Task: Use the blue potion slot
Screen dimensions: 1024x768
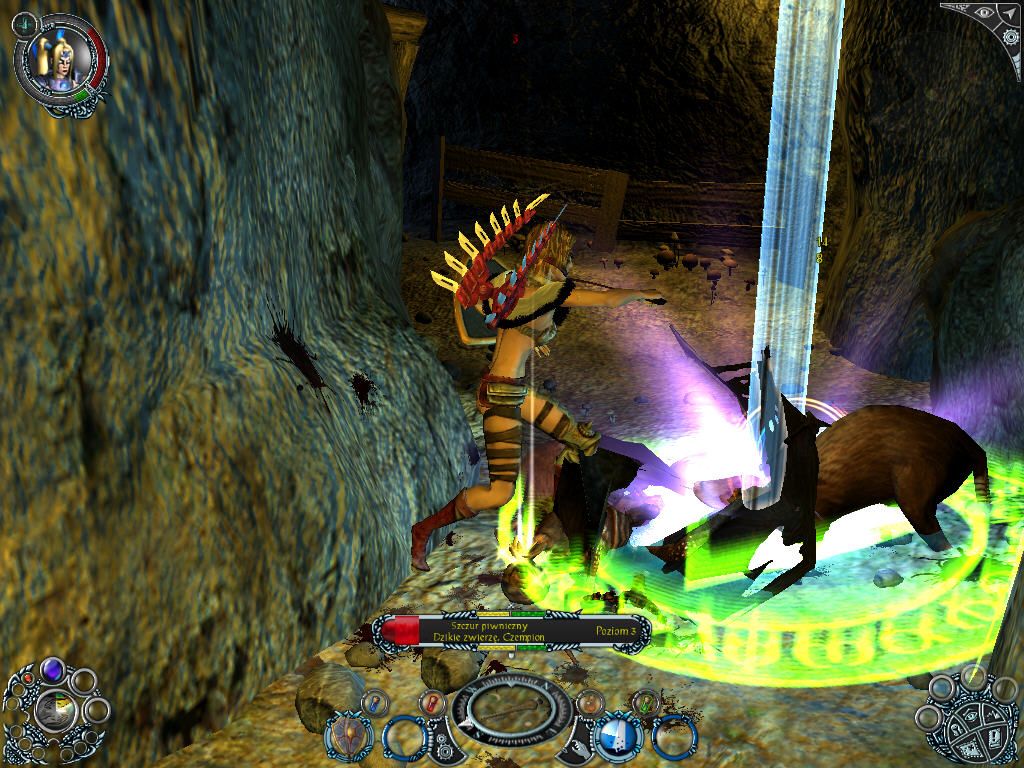Action: (374, 702)
